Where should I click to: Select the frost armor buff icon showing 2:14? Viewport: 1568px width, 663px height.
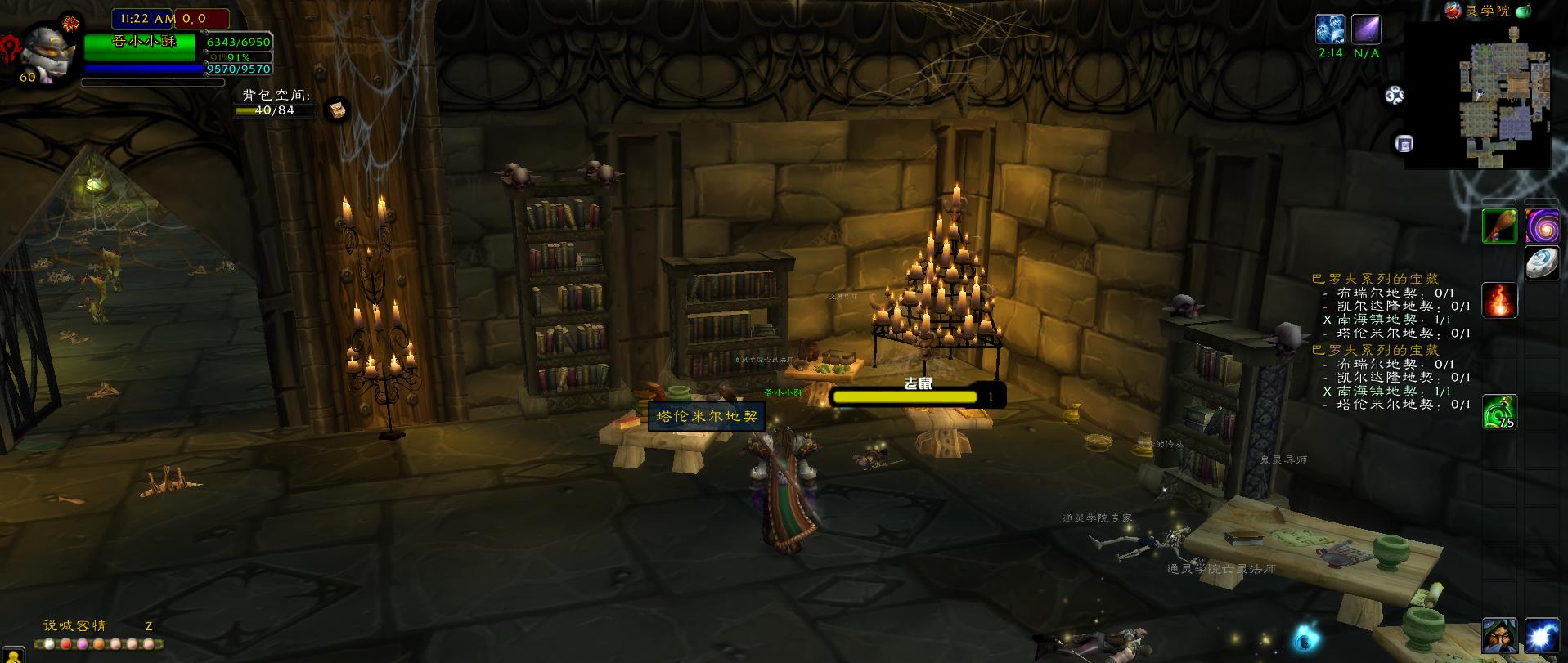pos(1330,30)
